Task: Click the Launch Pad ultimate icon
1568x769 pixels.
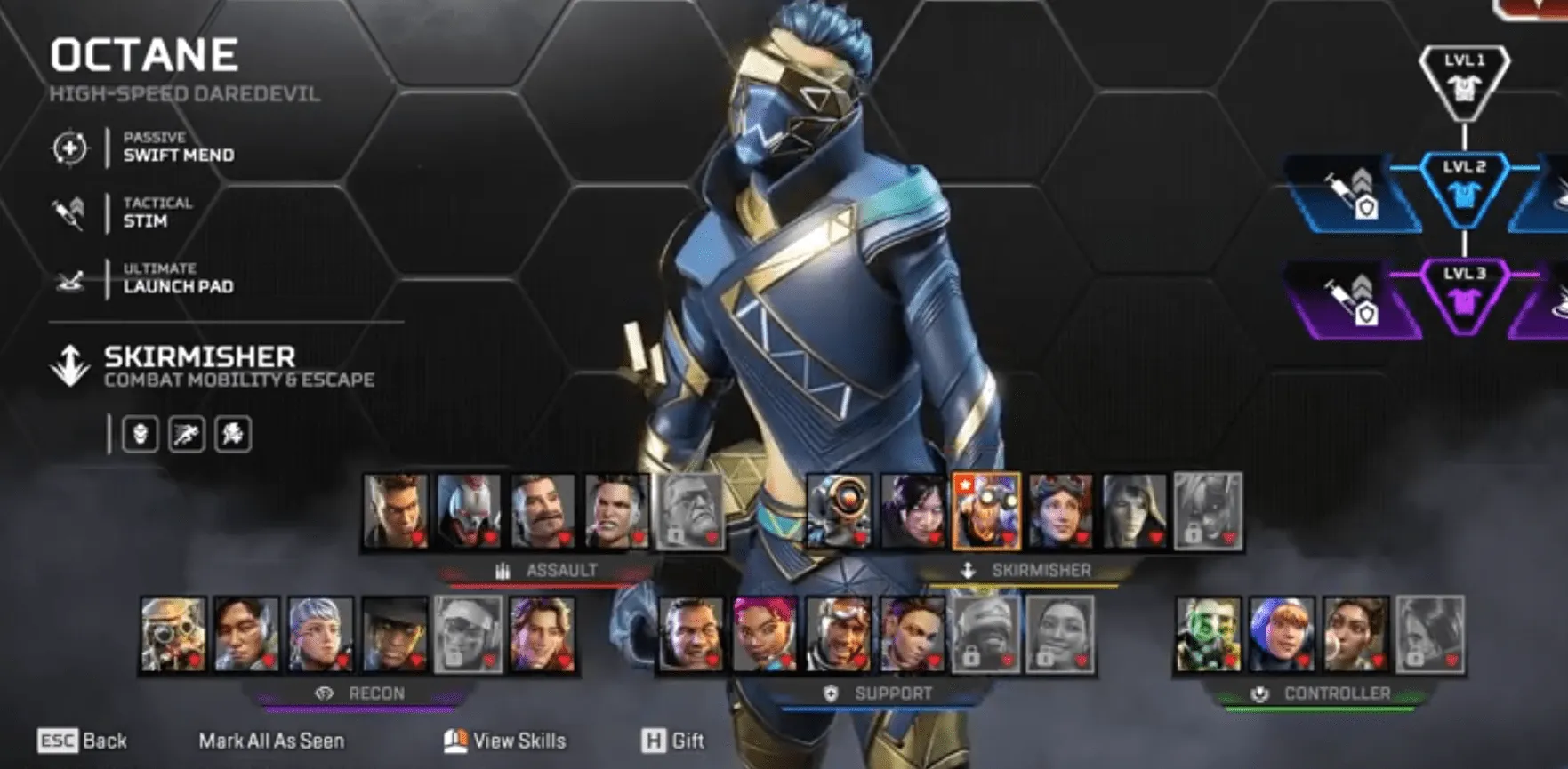Action: [71, 279]
